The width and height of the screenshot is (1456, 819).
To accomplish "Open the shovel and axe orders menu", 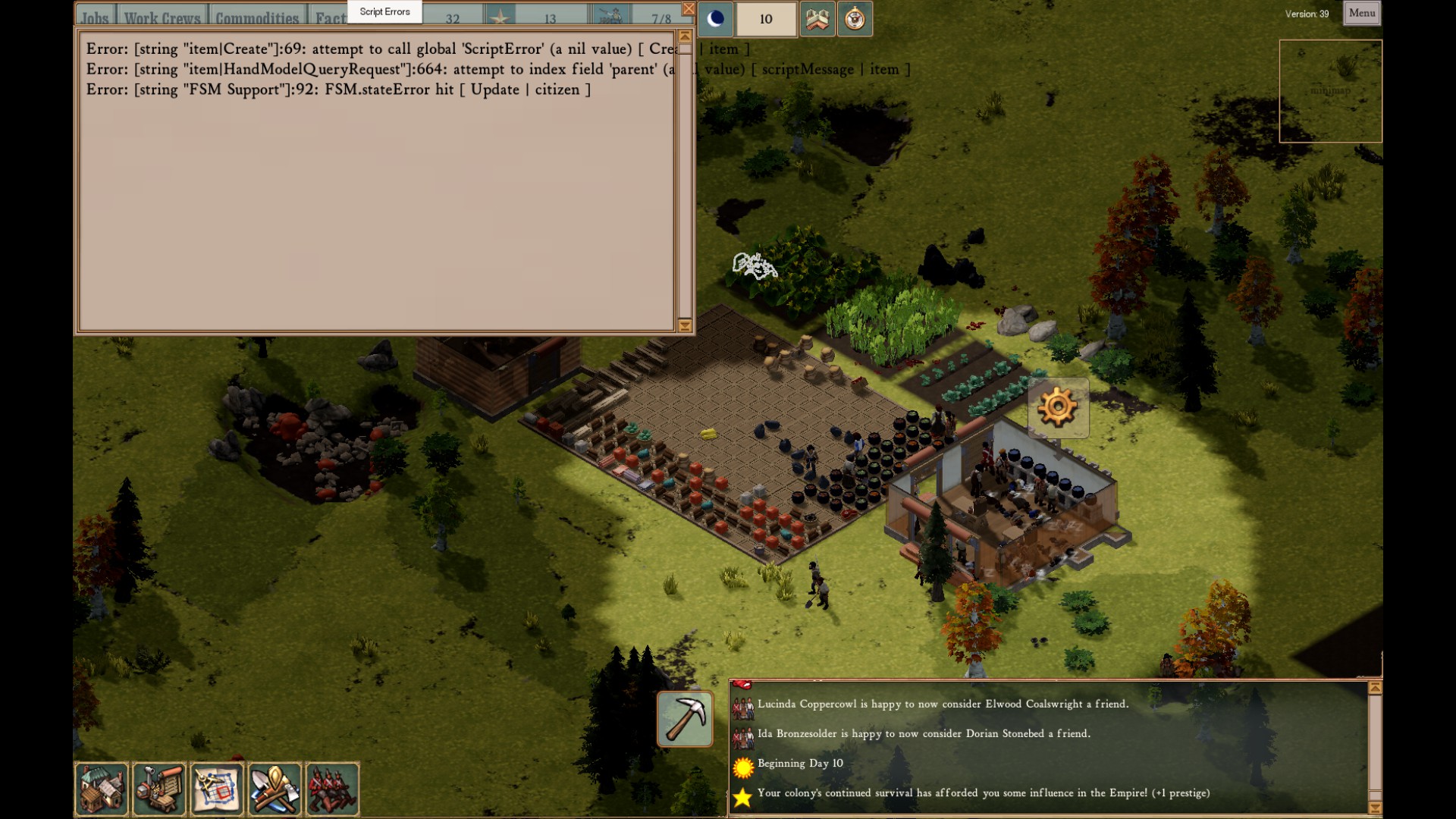I will tap(275, 789).
